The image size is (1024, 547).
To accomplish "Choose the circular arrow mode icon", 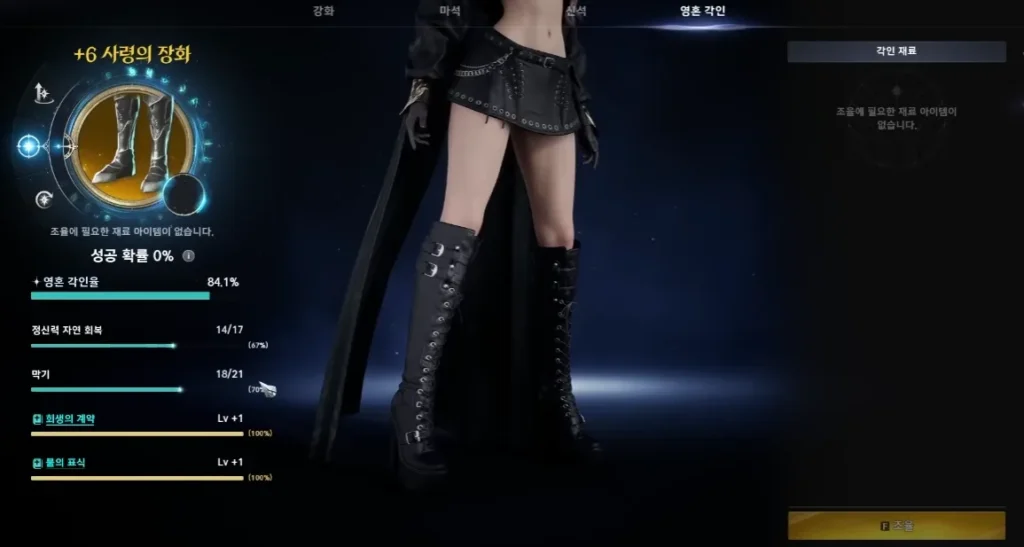I will (x=43, y=199).
